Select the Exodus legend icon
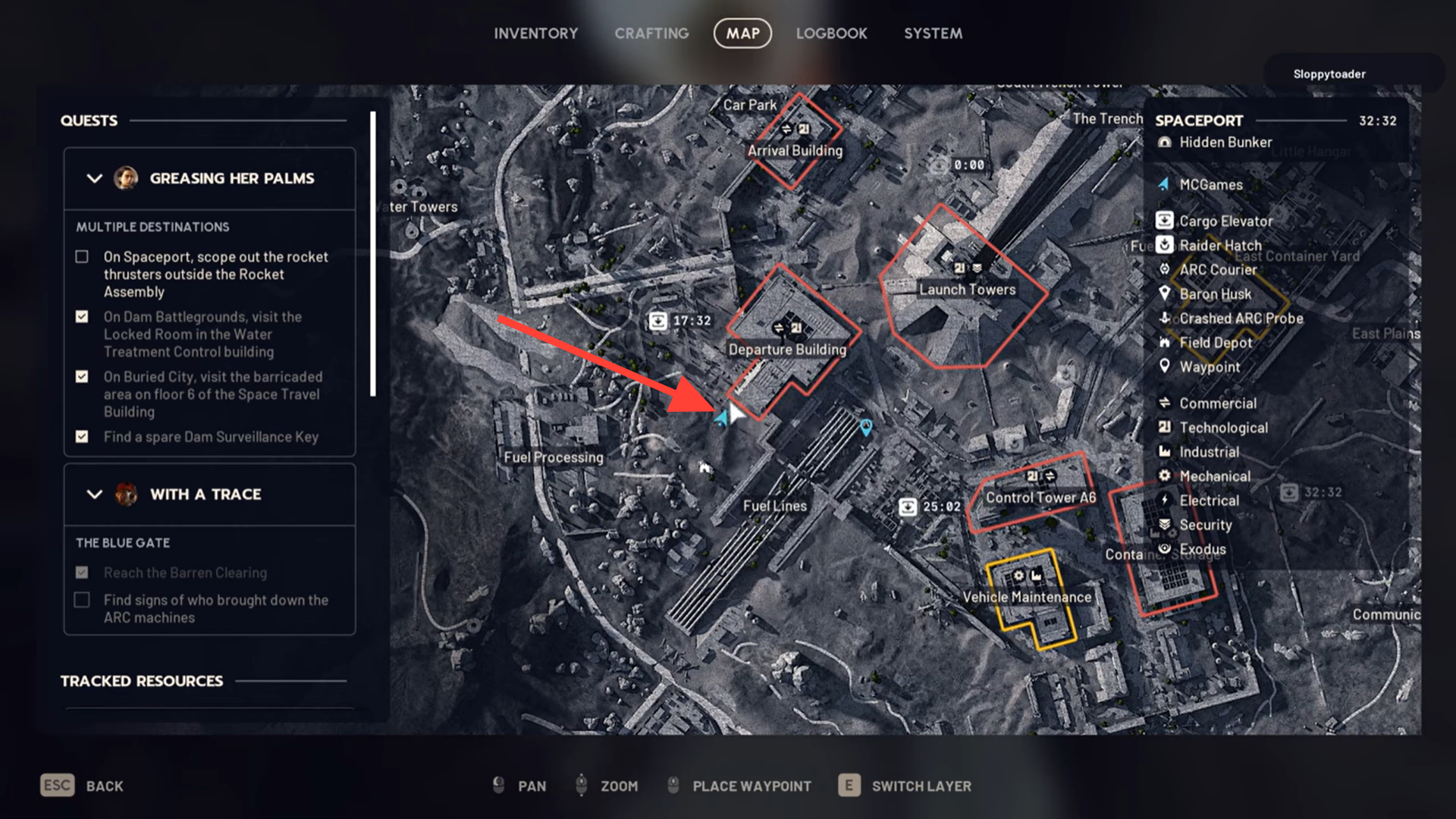1456x819 pixels. pyautogui.click(x=1165, y=548)
